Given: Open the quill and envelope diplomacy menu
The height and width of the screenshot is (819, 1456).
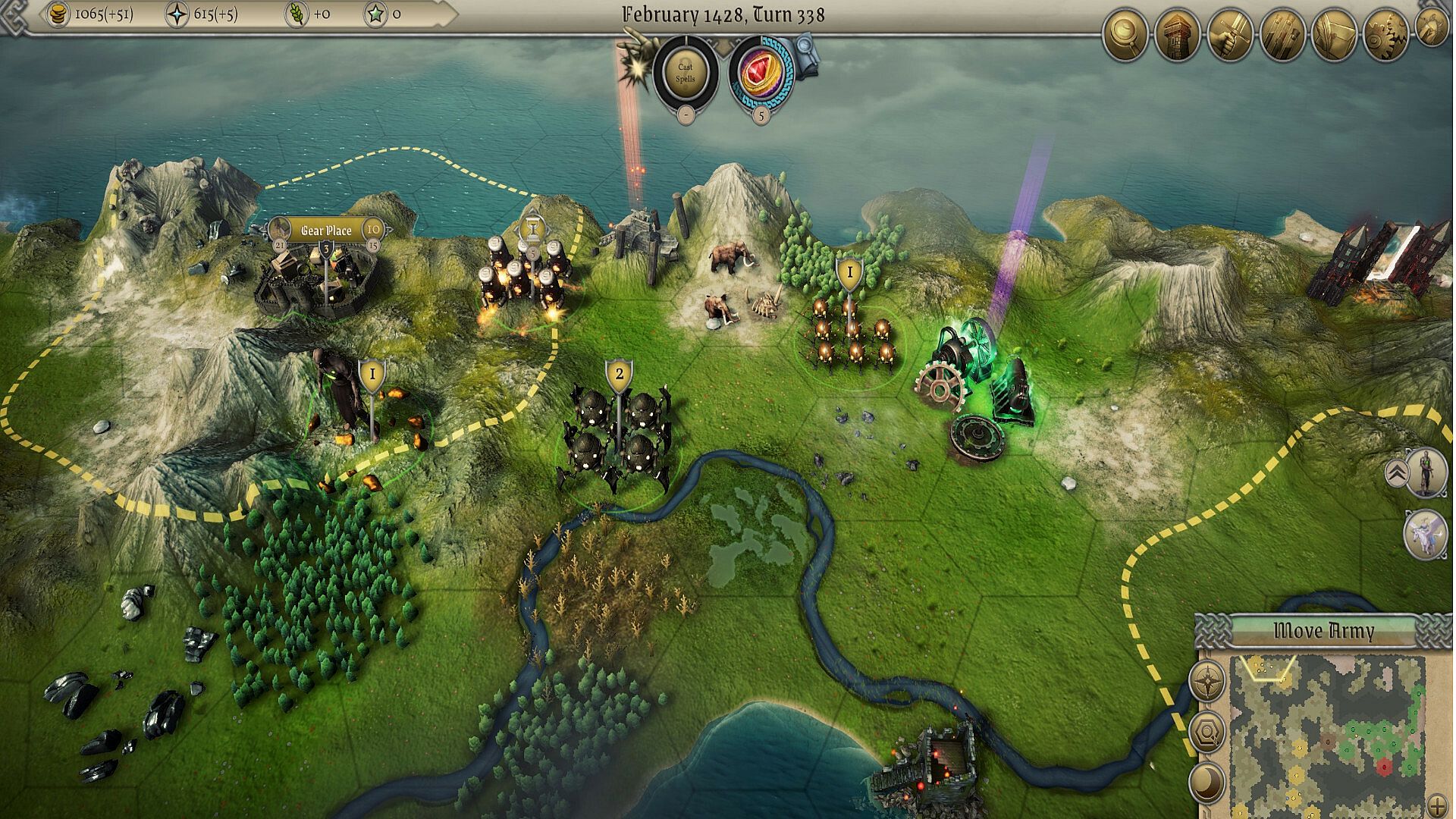Looking at the screenshot, I should pos(1334,35).
